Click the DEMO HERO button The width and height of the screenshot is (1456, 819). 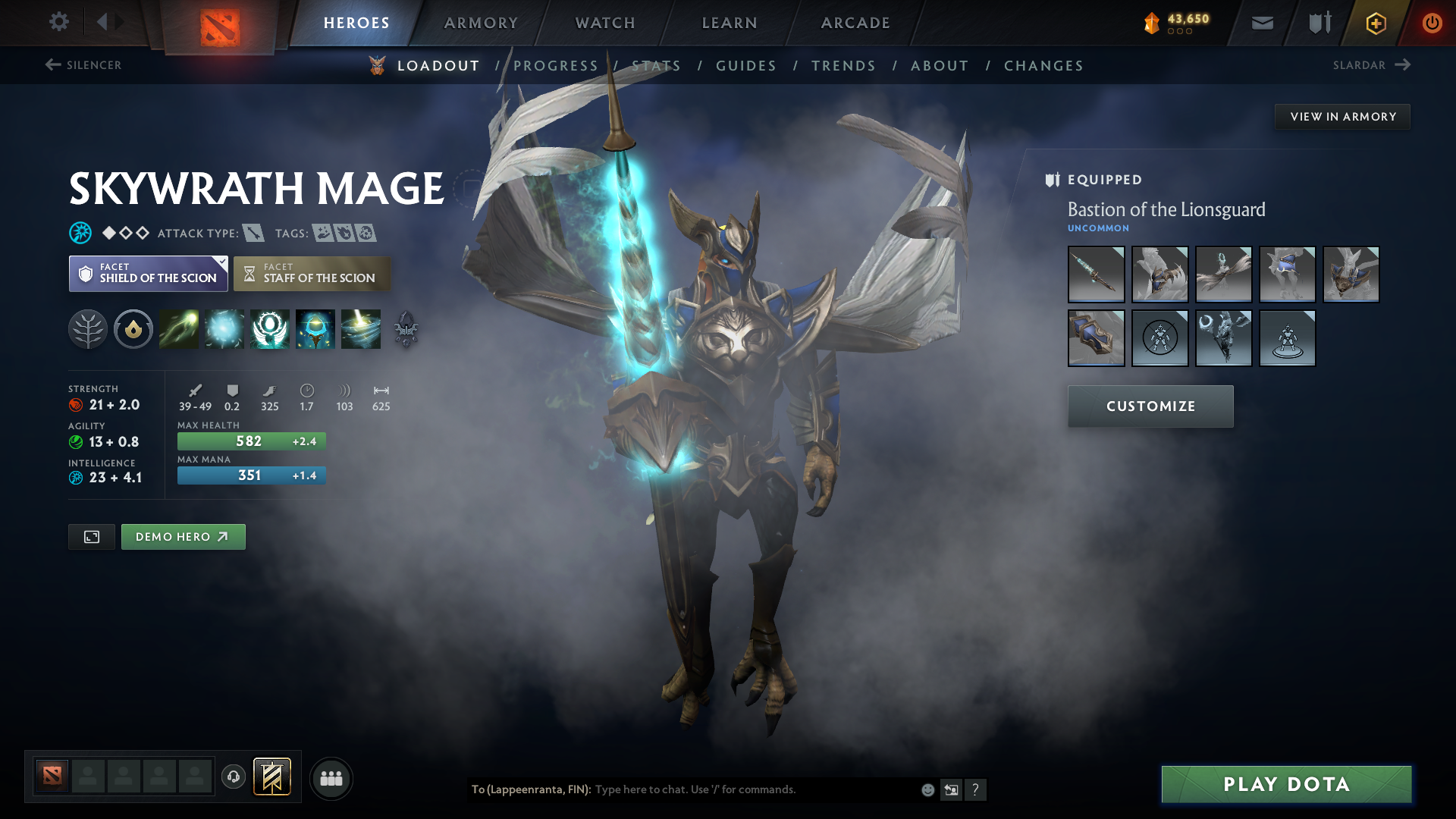point(183,536)
